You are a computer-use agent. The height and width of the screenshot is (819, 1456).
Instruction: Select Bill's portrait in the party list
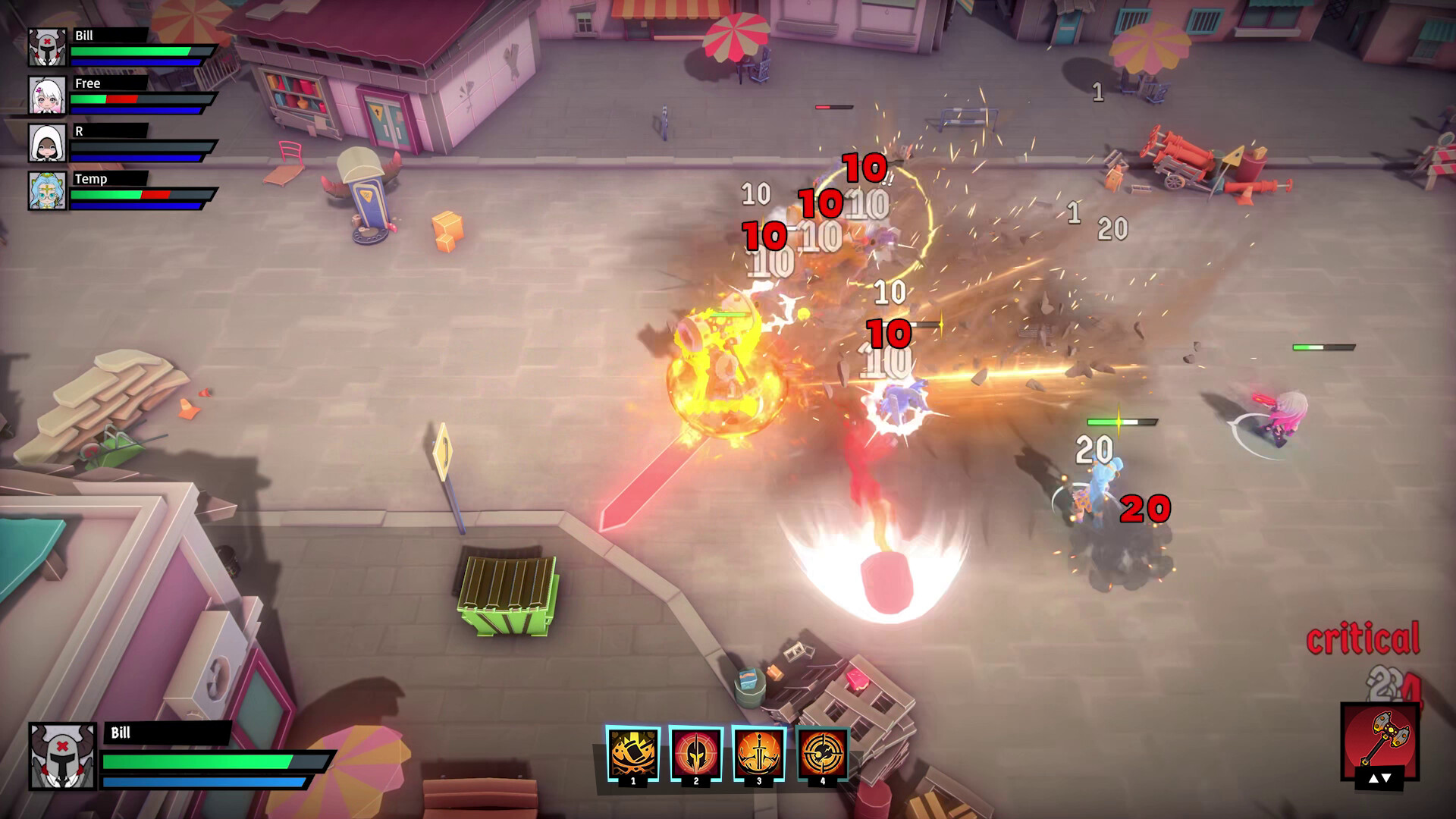click(47, 47)
